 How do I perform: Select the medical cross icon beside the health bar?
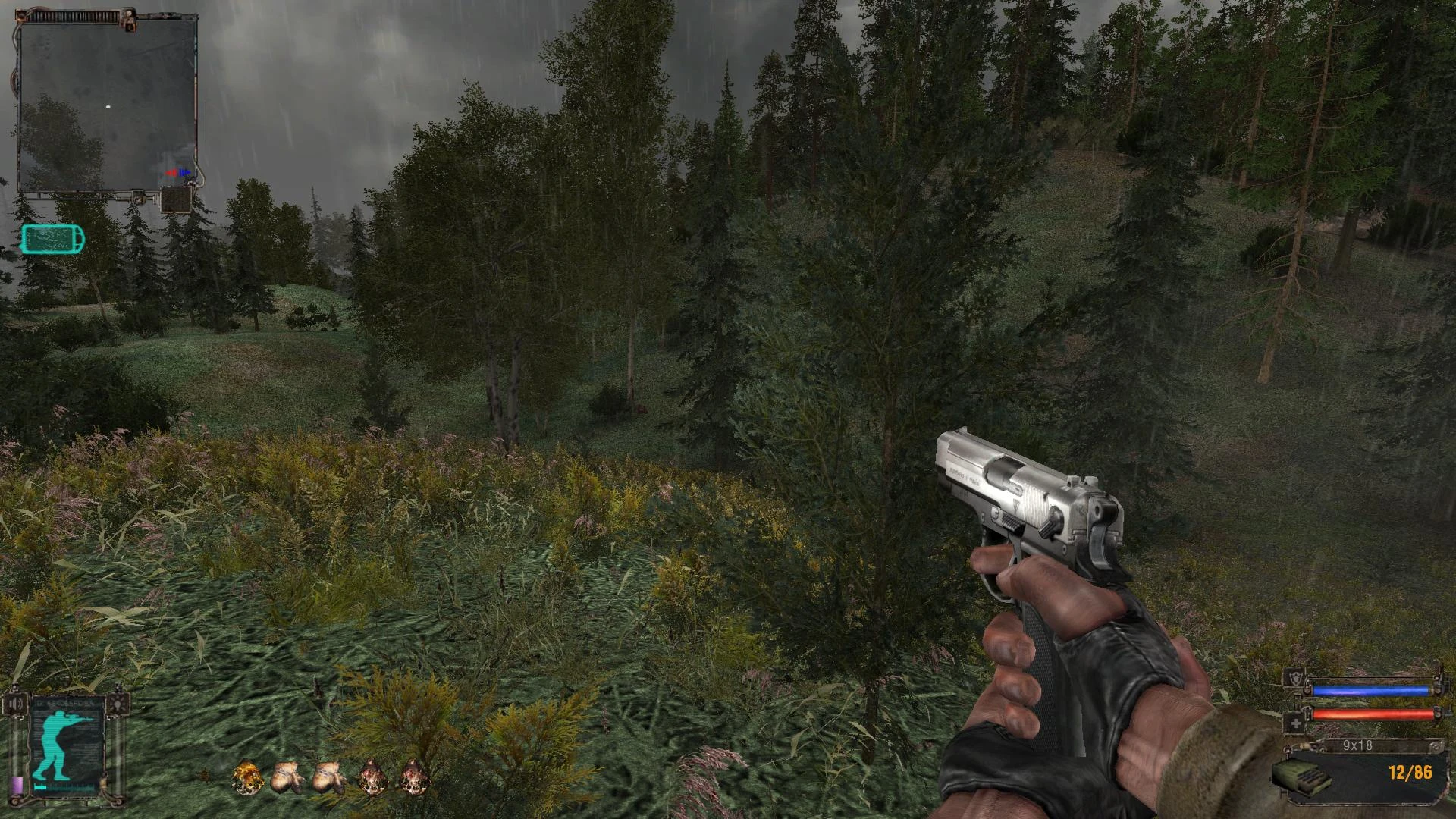1296,723
